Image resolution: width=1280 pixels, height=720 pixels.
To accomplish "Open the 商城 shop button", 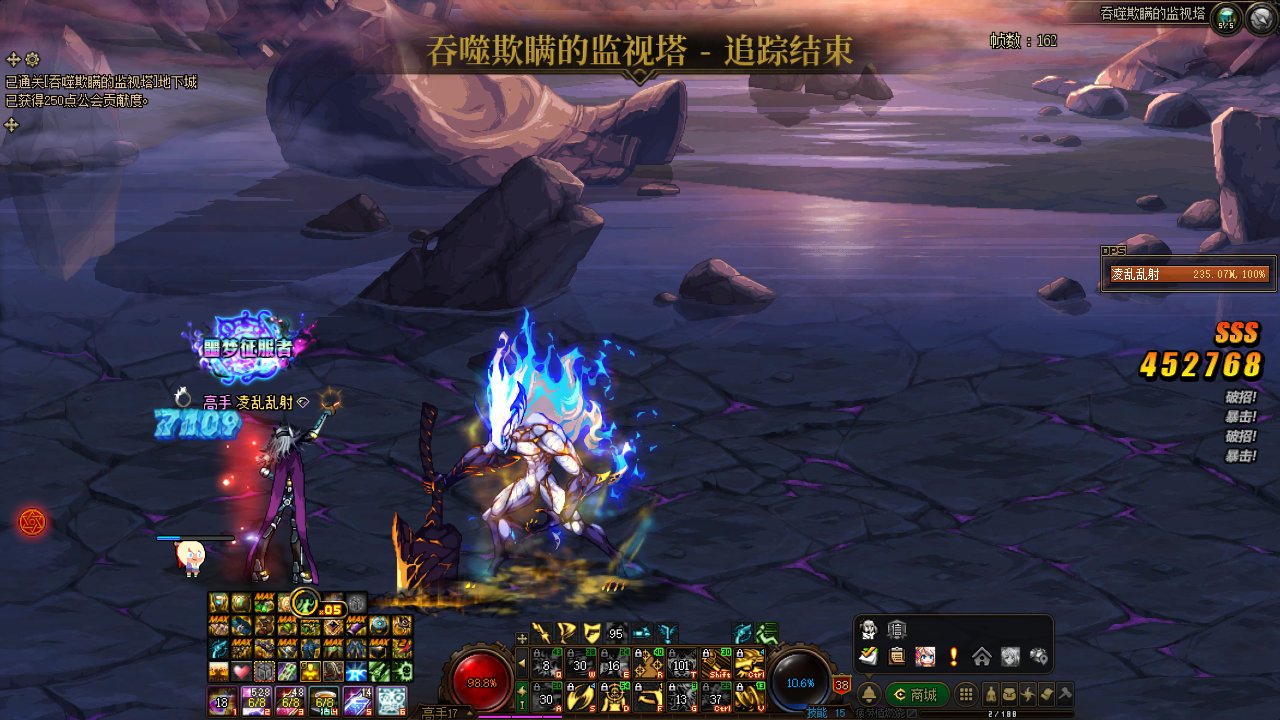I will click(917, 695).
